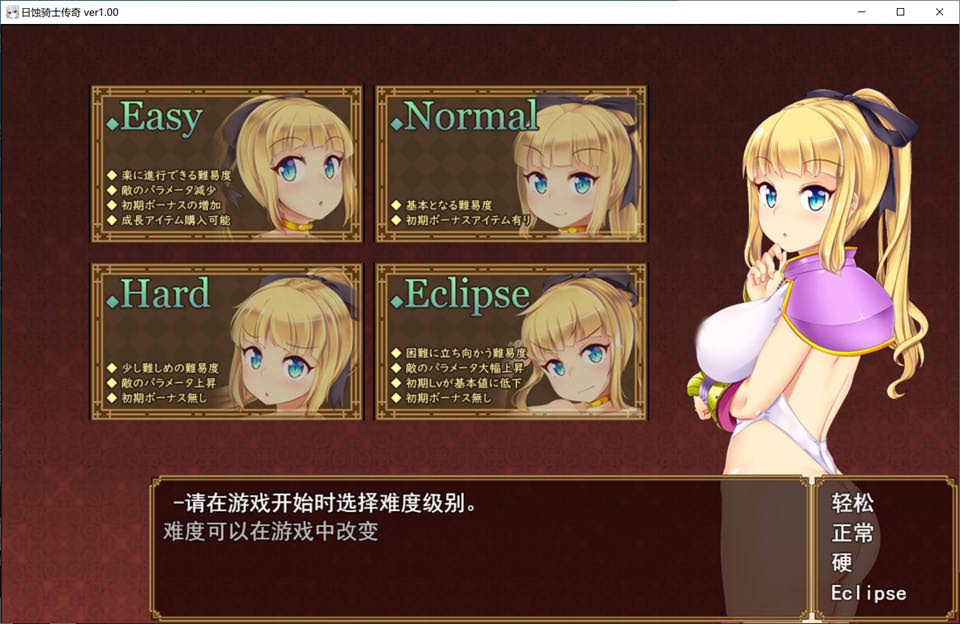Pick the 硬 difficulty choice

pyautogui.click(x=842, y=563)
